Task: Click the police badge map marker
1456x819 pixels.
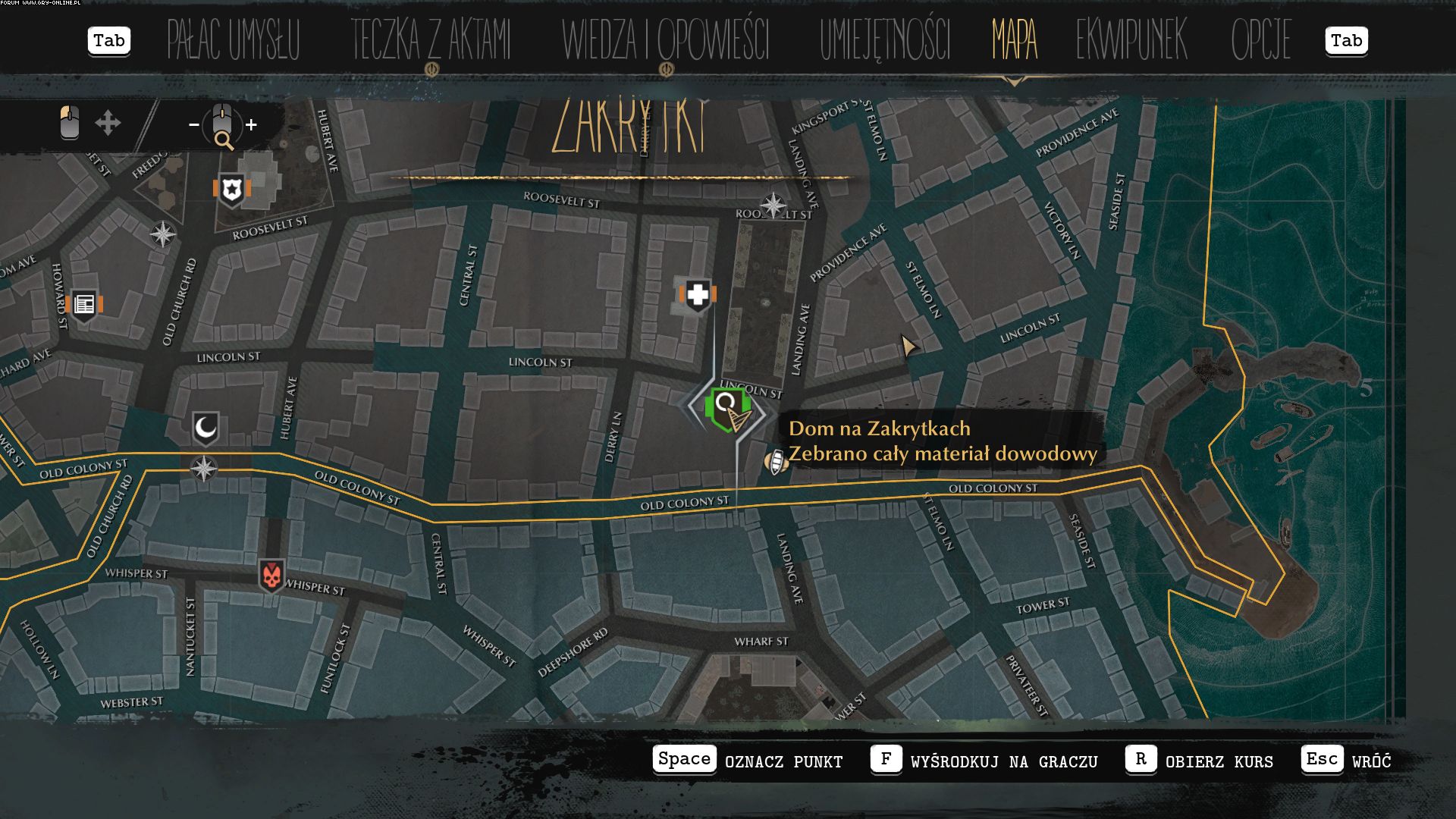Action: (x=231, y=189)
